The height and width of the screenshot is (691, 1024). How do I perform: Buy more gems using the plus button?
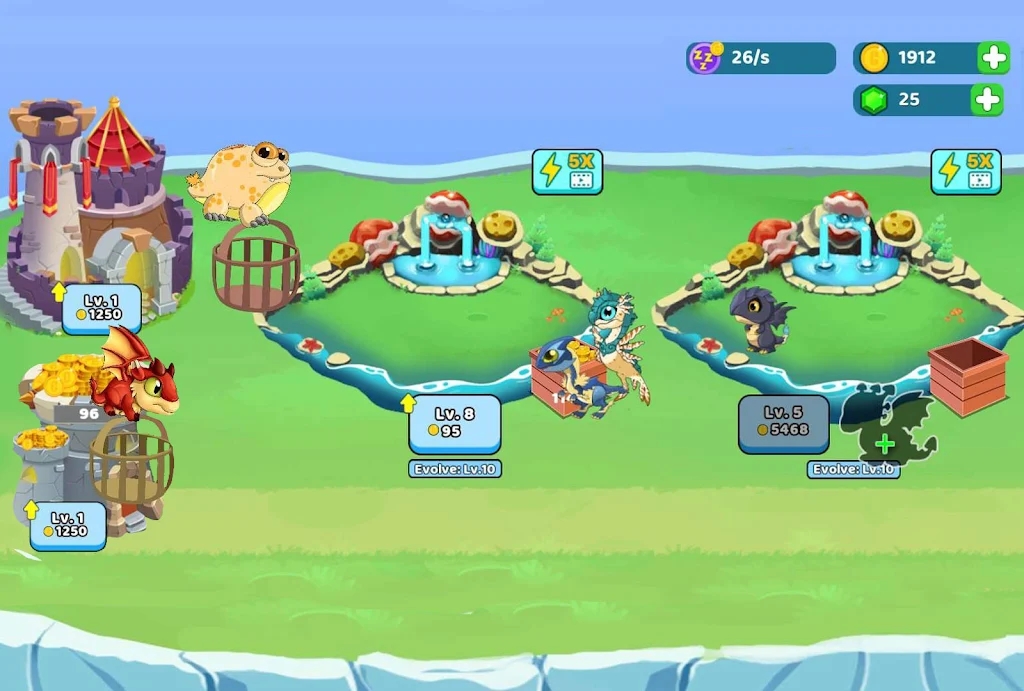pyautogui.click(x=987, y=100)
